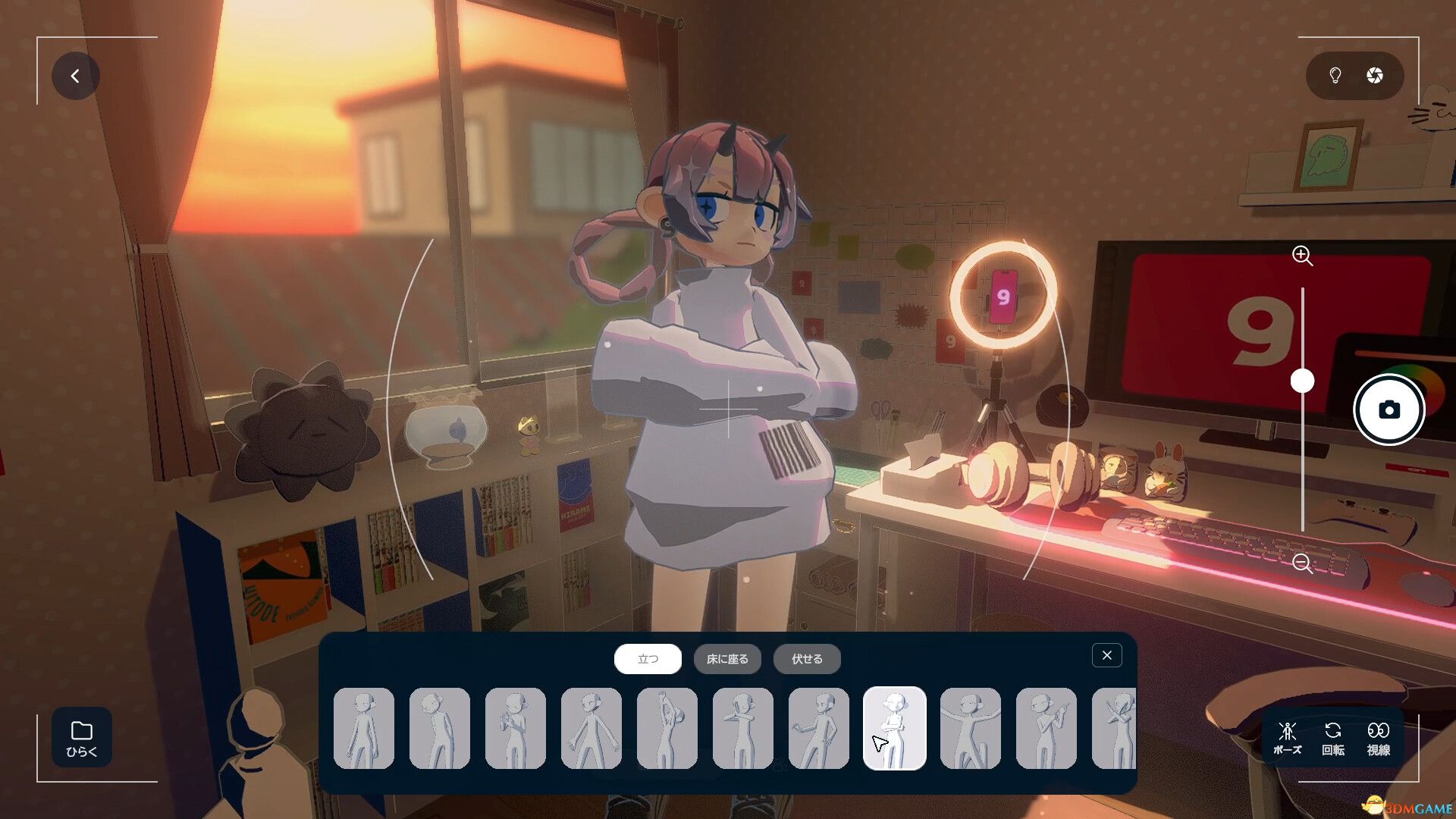Open the camera filter aperture icon
Image resolution: width=1456 pixels, height=819 pixels.
pos(1375,75)
